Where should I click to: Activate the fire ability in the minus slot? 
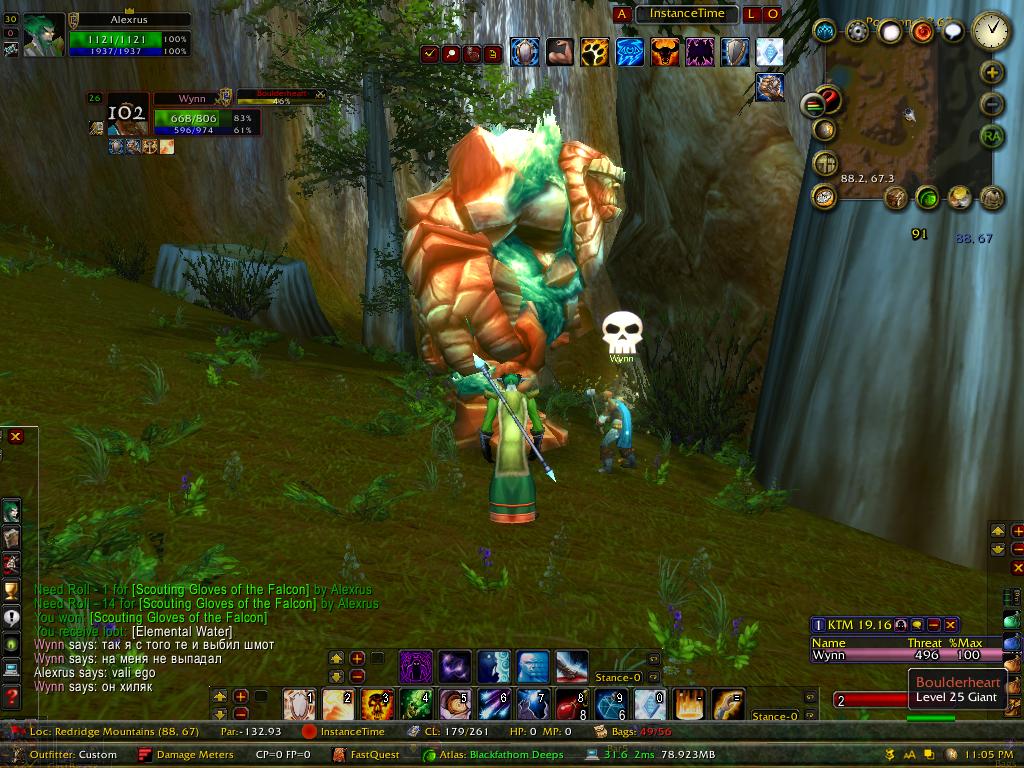tap(689, 704)
